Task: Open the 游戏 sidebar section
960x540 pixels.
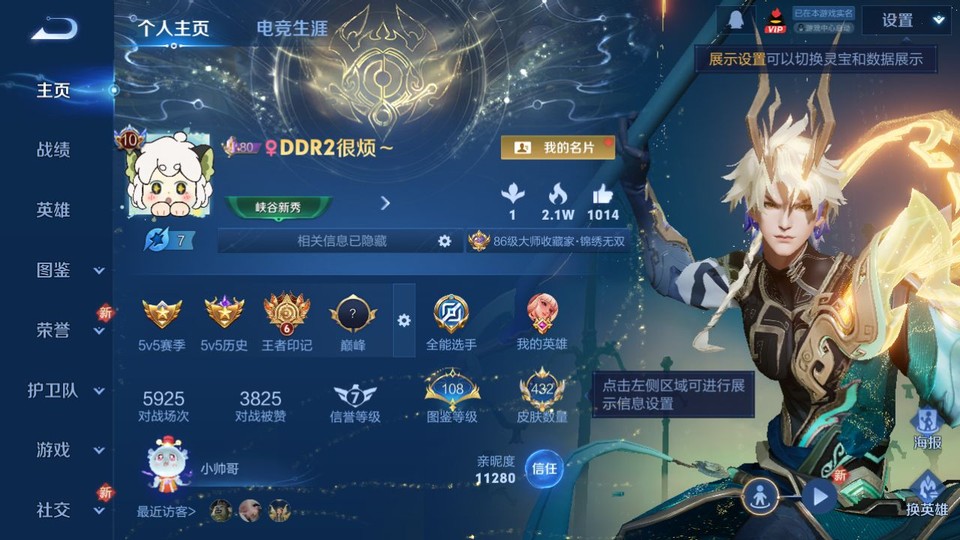Action: click(66, 450)
